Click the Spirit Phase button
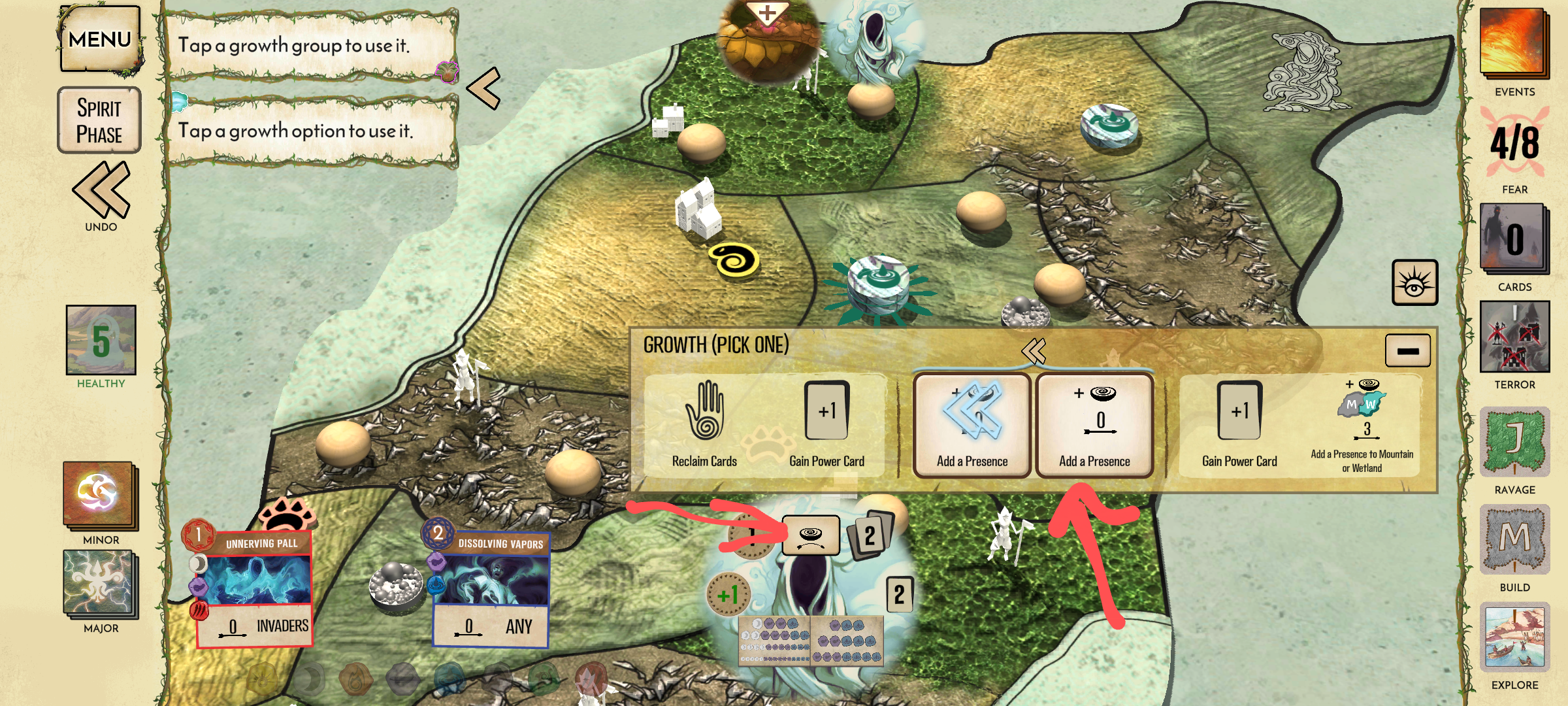Image resolution: width=1568 pixels, height=706 pixels. point(99,121)
